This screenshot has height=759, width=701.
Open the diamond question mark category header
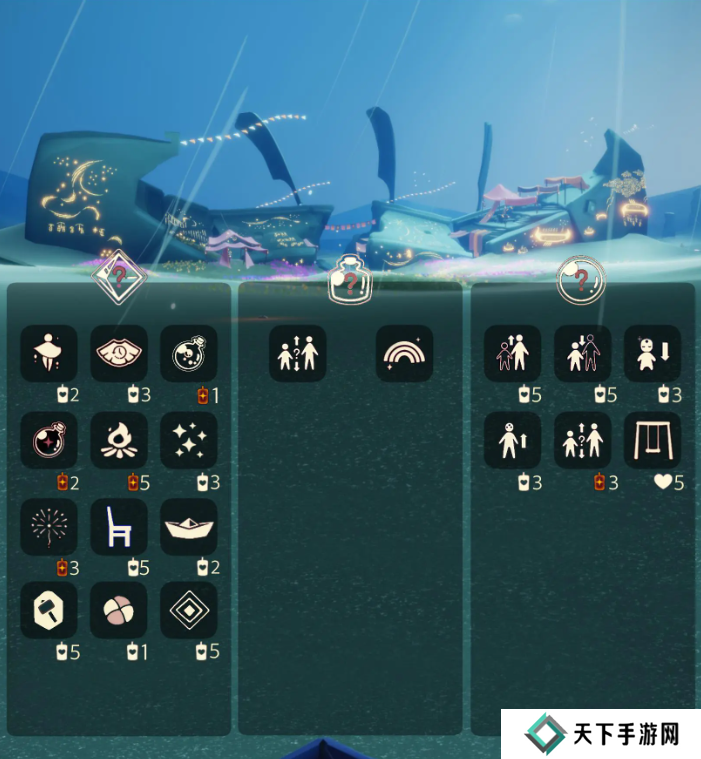tap(119, 276)
